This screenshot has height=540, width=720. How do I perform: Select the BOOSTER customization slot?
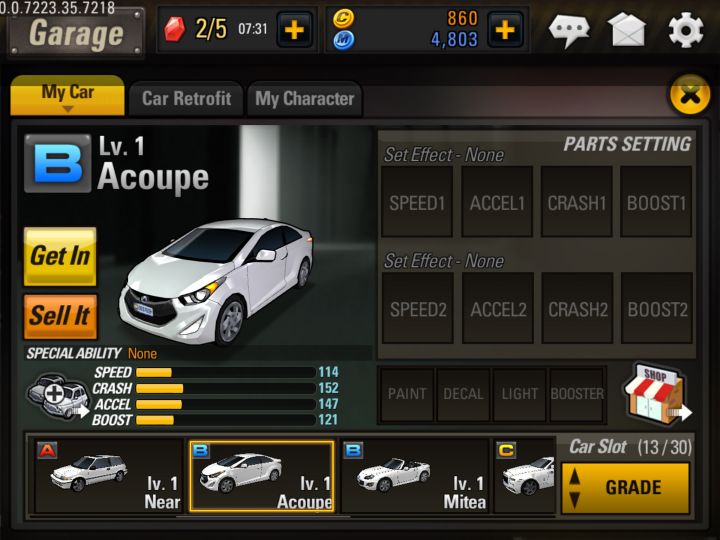point(577,394)
